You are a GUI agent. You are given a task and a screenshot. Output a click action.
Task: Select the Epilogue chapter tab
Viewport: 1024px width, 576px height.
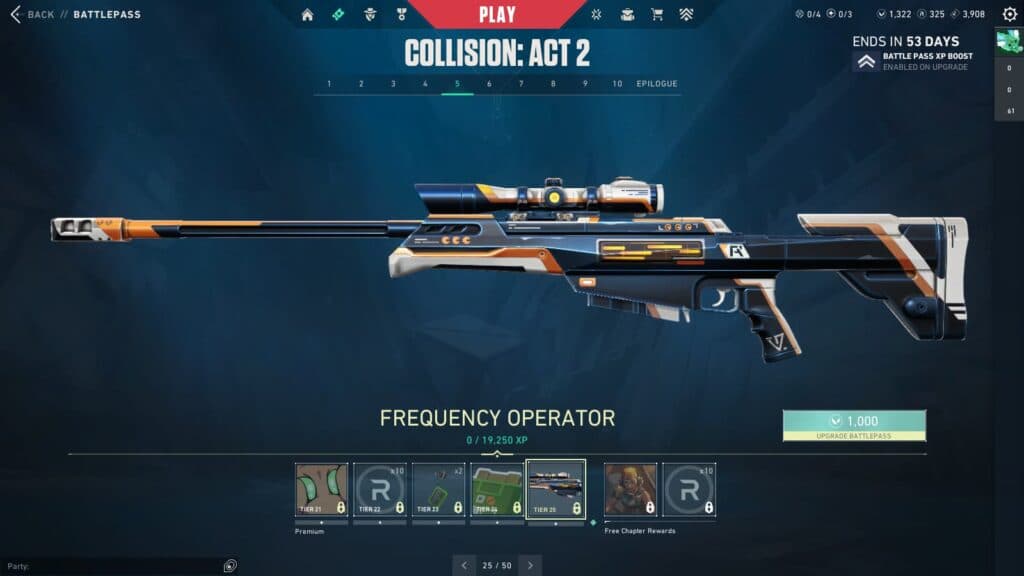coord(657,84)
